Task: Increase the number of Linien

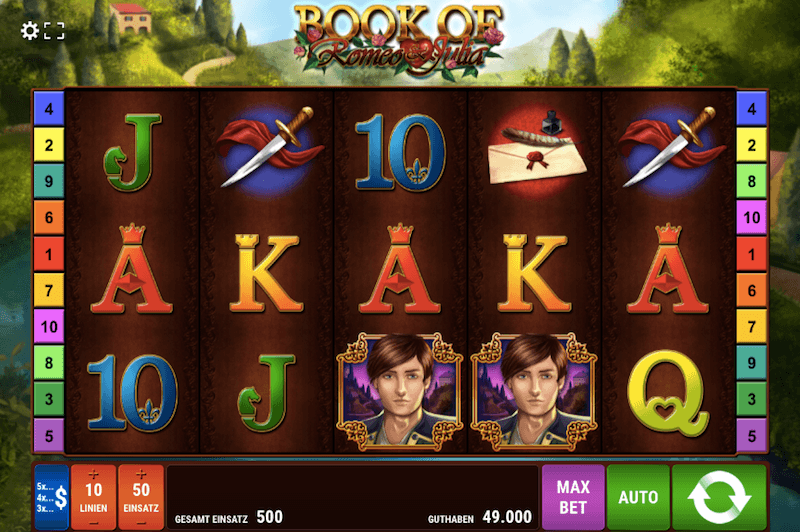Action: pos(93,473)
